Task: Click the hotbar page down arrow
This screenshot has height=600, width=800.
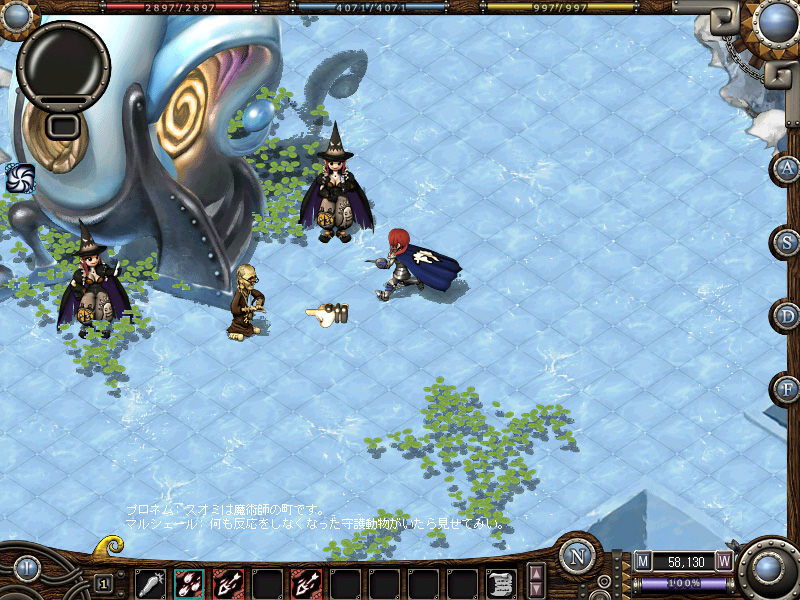Action: pos(537,590)
